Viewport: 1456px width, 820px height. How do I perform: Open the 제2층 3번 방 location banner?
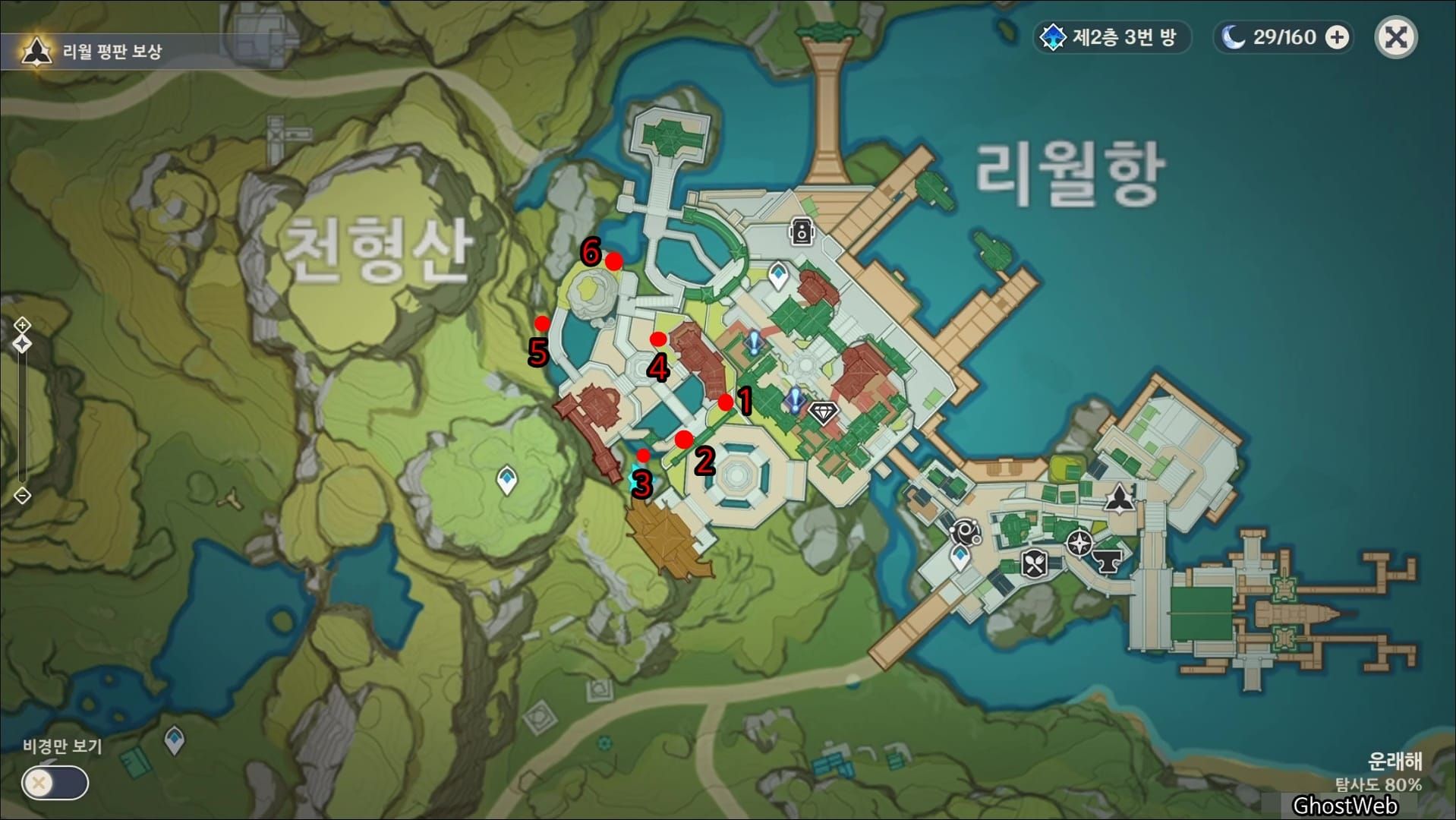click(x=1111, y=38)
